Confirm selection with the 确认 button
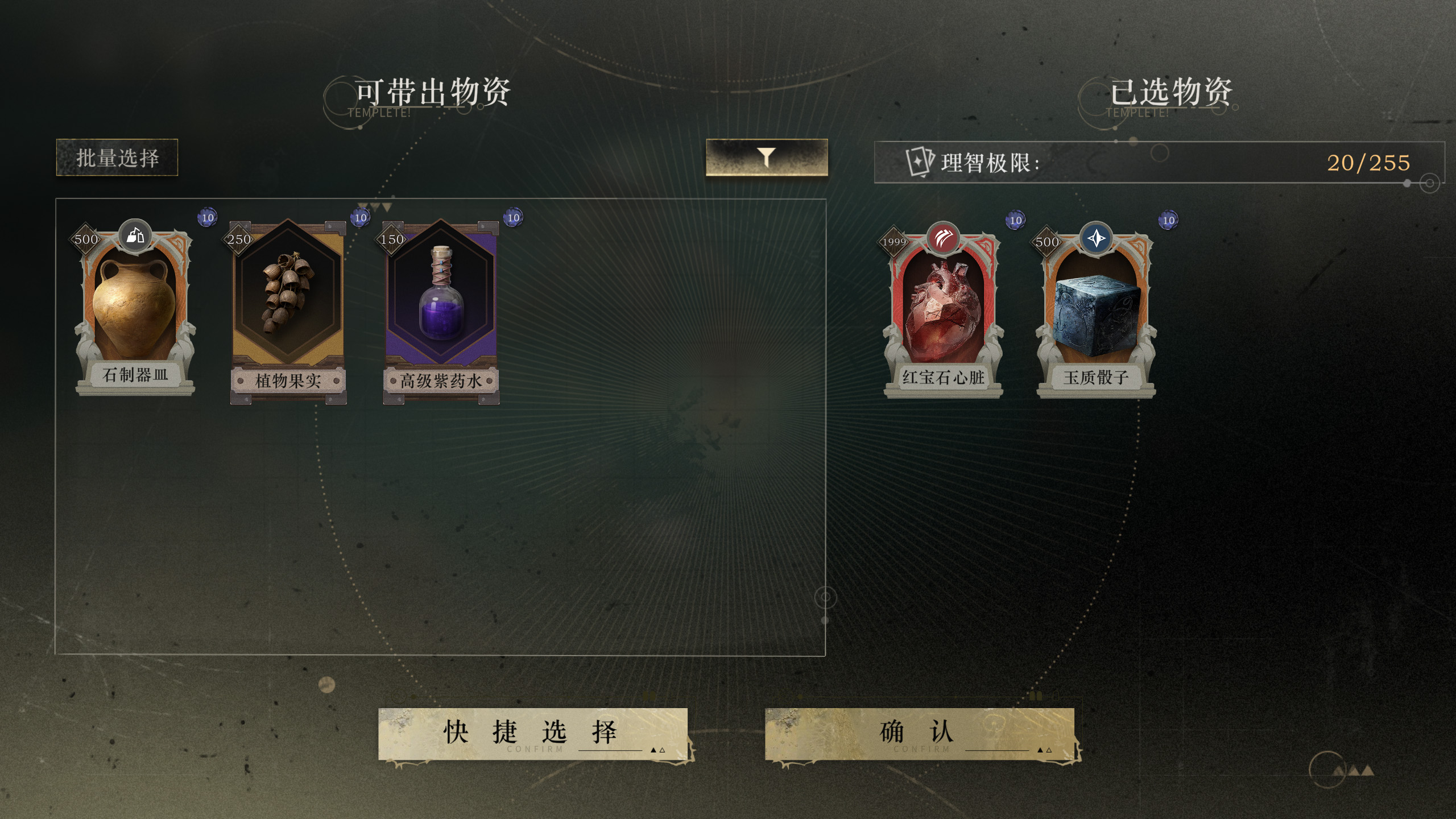Screen dimensions: 1456x819 point(919,733)
